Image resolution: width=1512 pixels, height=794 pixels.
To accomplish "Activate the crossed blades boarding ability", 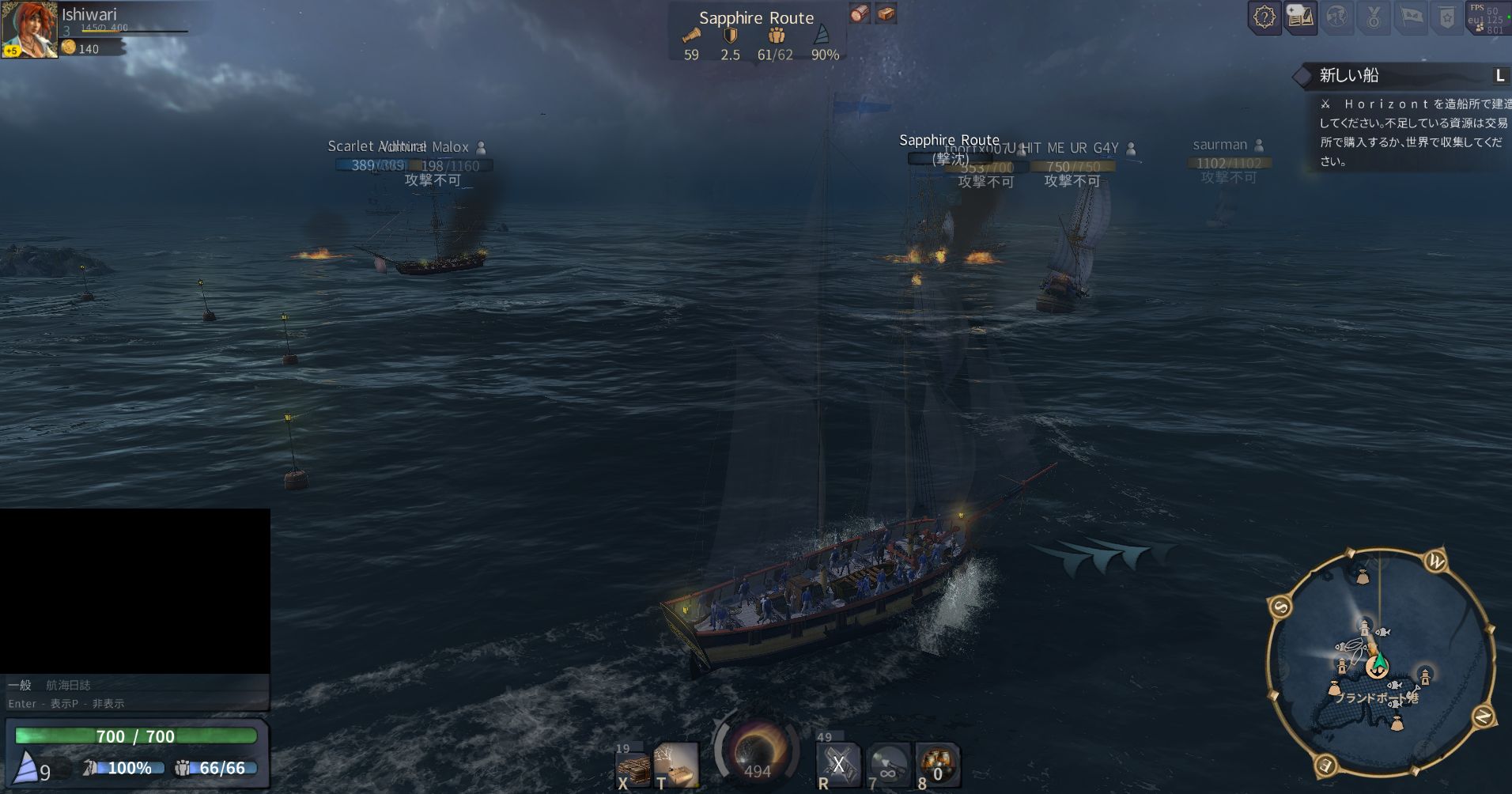I will 838,765.
